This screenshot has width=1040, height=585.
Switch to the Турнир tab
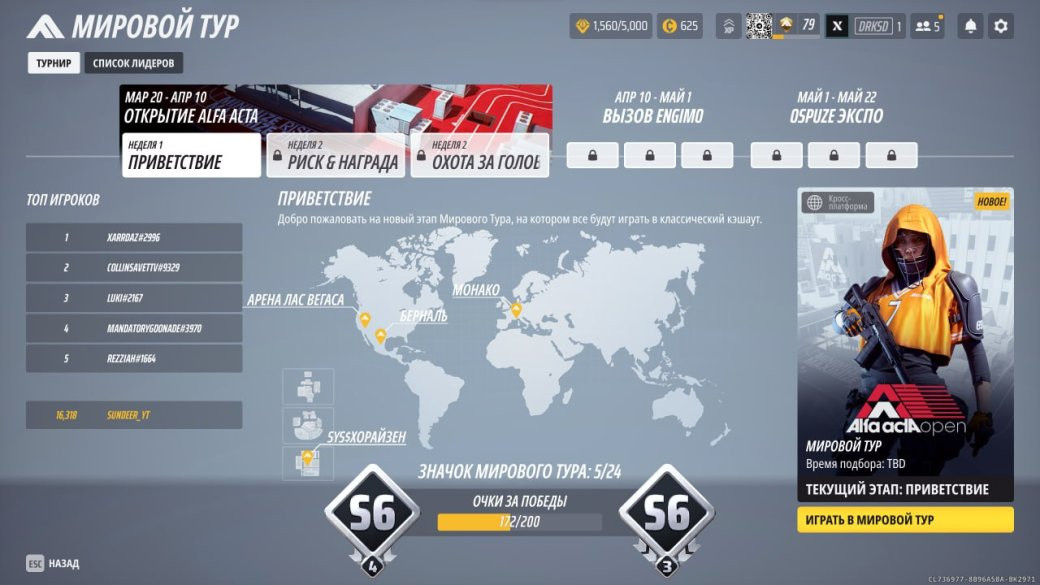[x=54, y=63]
